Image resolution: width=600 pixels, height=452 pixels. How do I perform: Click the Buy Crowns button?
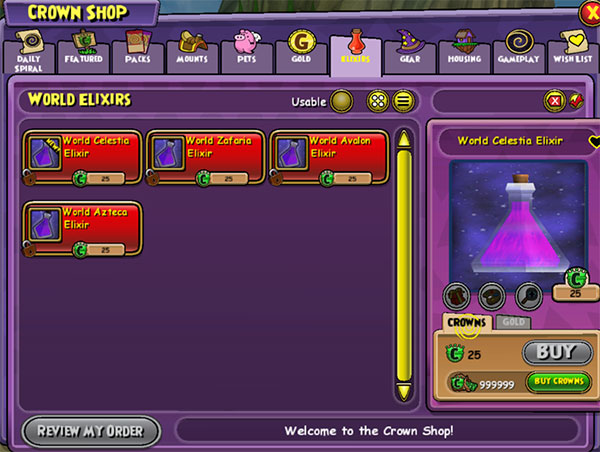(x=558, y=381)
